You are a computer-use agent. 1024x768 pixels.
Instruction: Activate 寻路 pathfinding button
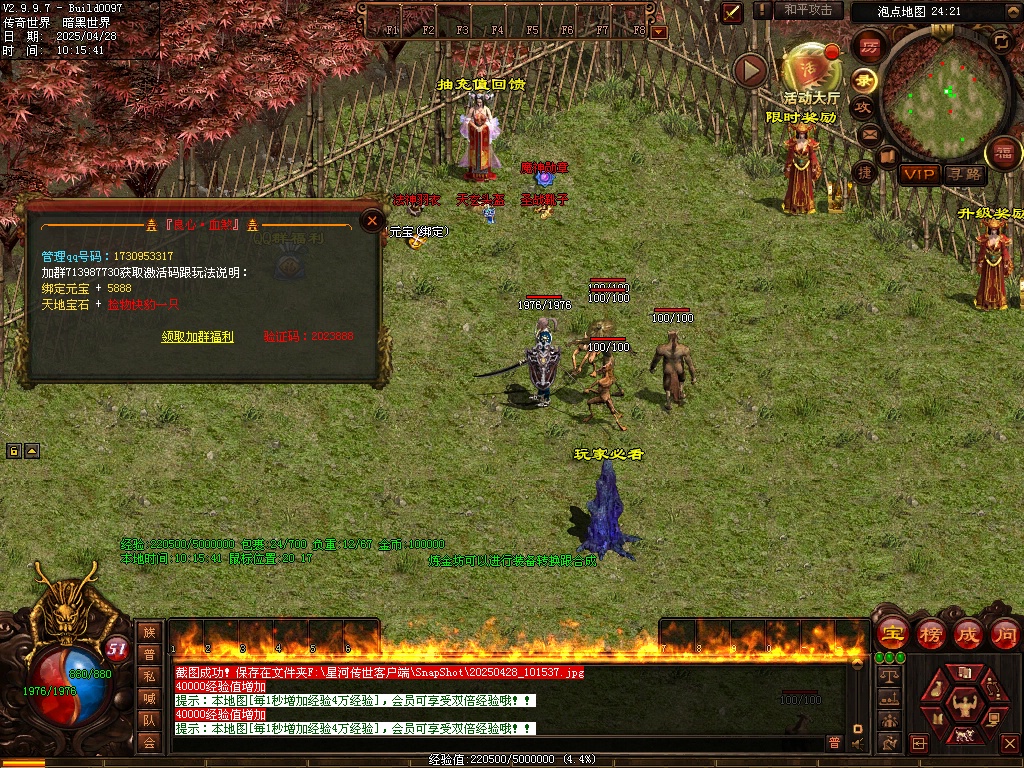tap(964, 174)
